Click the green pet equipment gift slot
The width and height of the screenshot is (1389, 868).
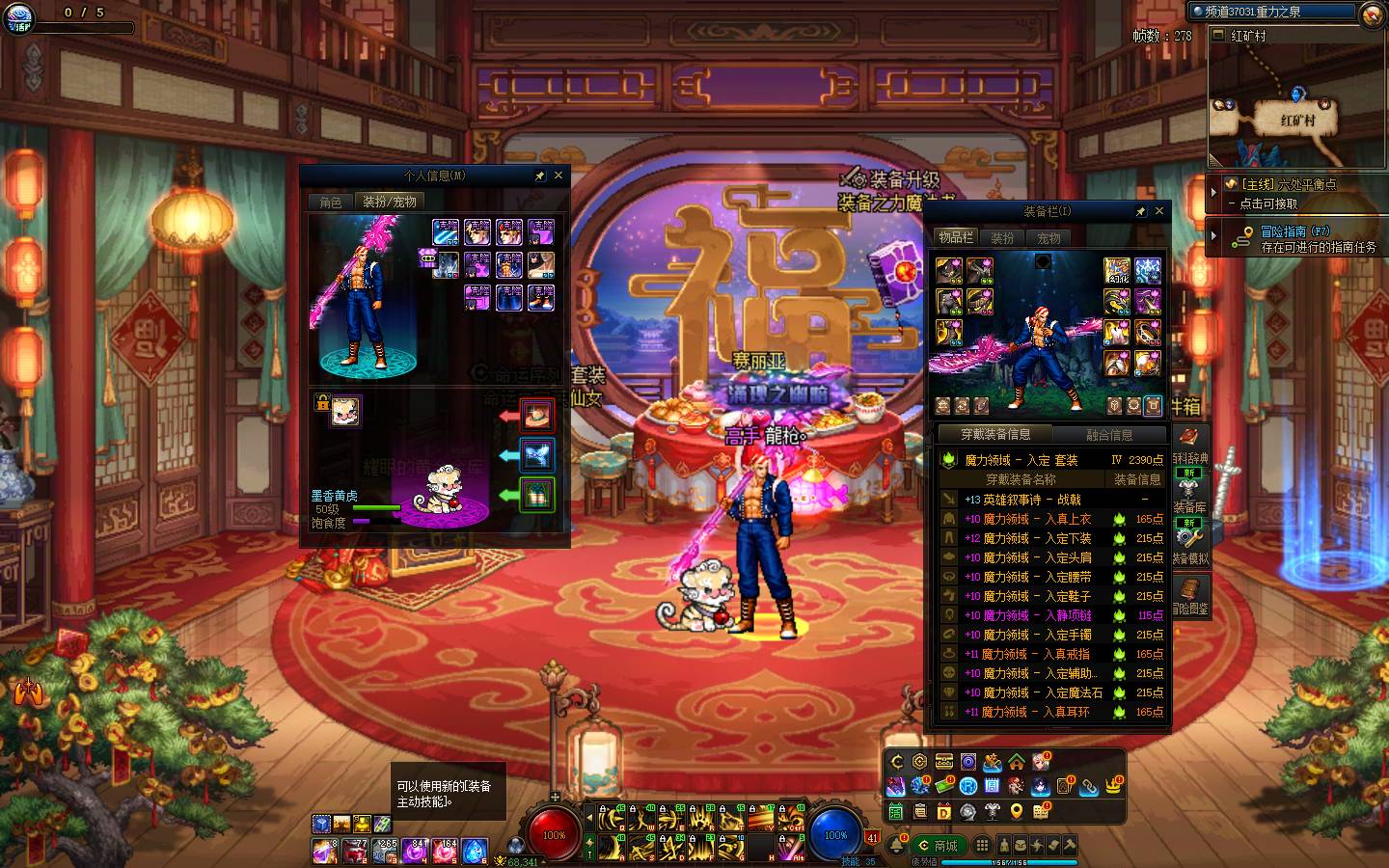tap(537, 495)
